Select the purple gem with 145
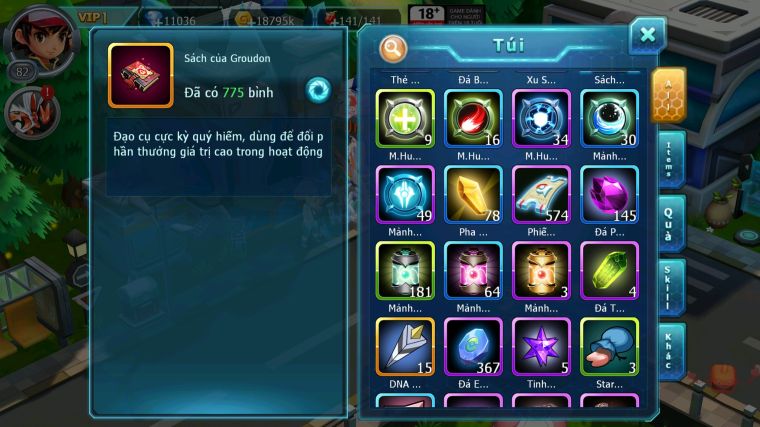The width and height of the screenshot is (760, 427). [608, 194]
